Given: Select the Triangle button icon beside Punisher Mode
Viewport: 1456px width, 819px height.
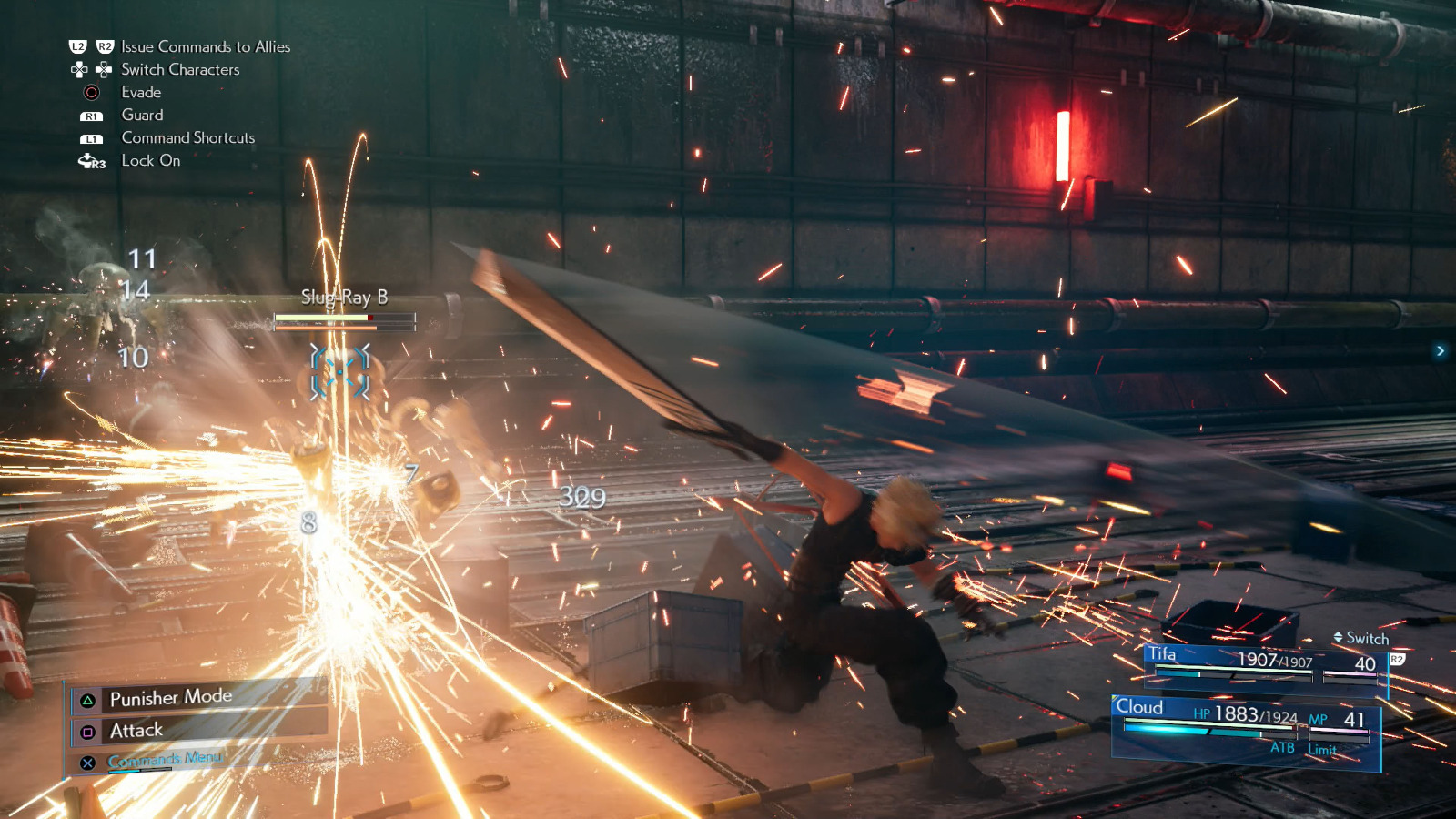Looking at the screenshot, I should 87,699.
